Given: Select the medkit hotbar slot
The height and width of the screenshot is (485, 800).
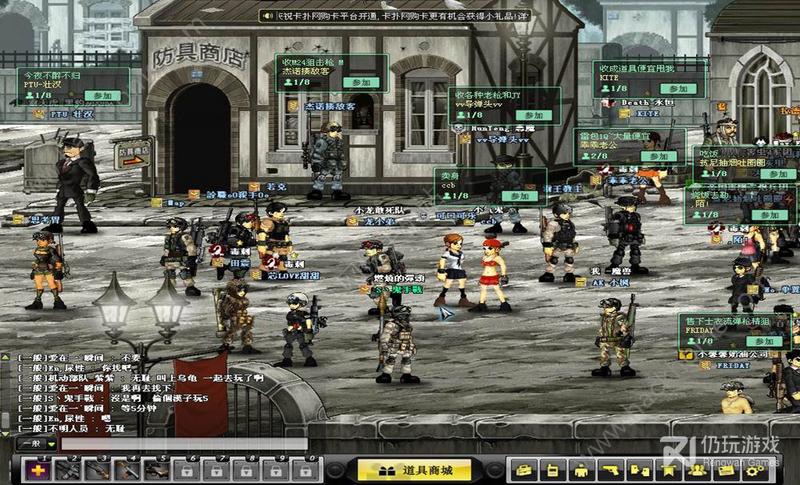Looking at the screenshot, I should 39,469.
